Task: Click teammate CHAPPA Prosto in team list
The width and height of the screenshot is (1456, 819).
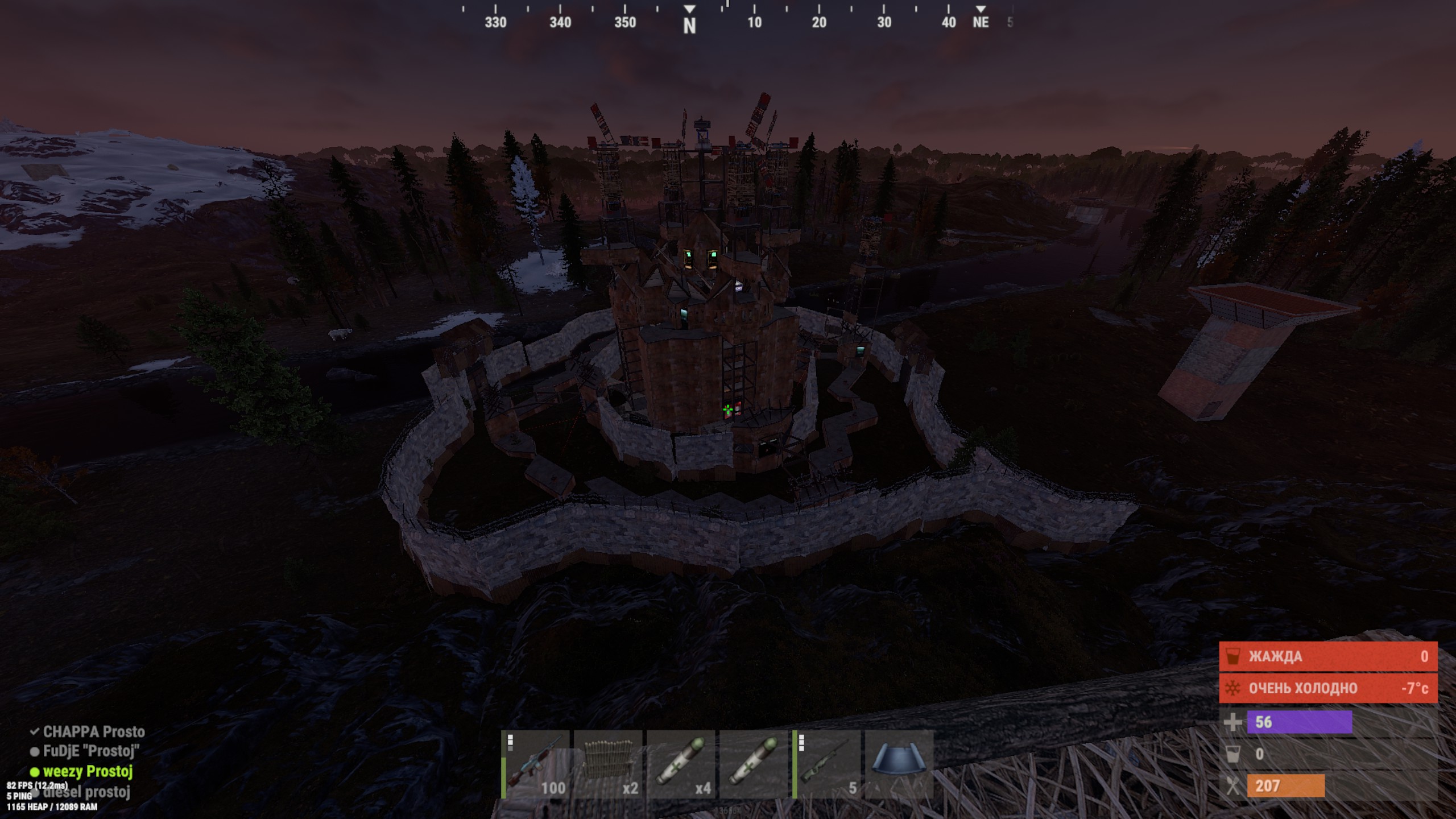Action: 93,731
